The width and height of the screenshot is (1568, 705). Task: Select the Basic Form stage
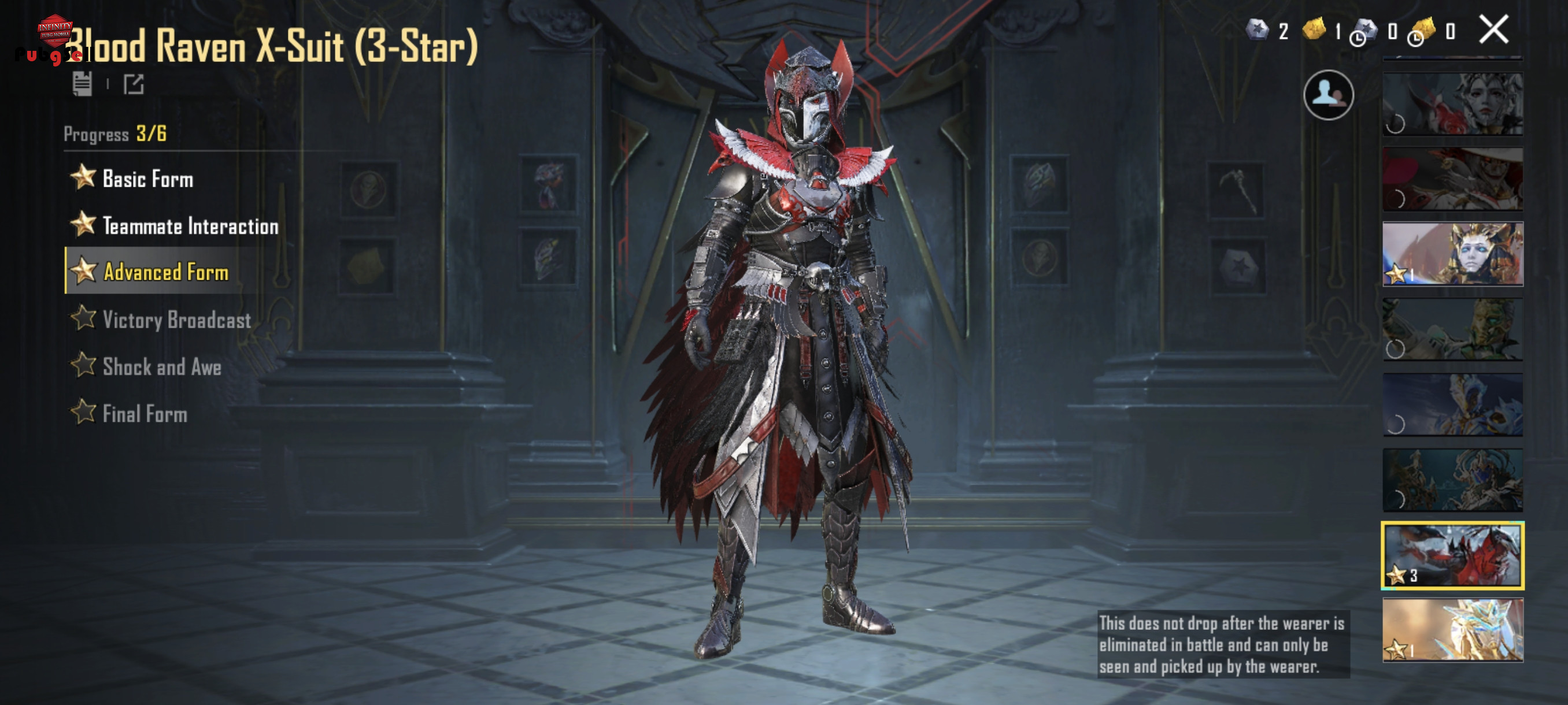point(147,179)
